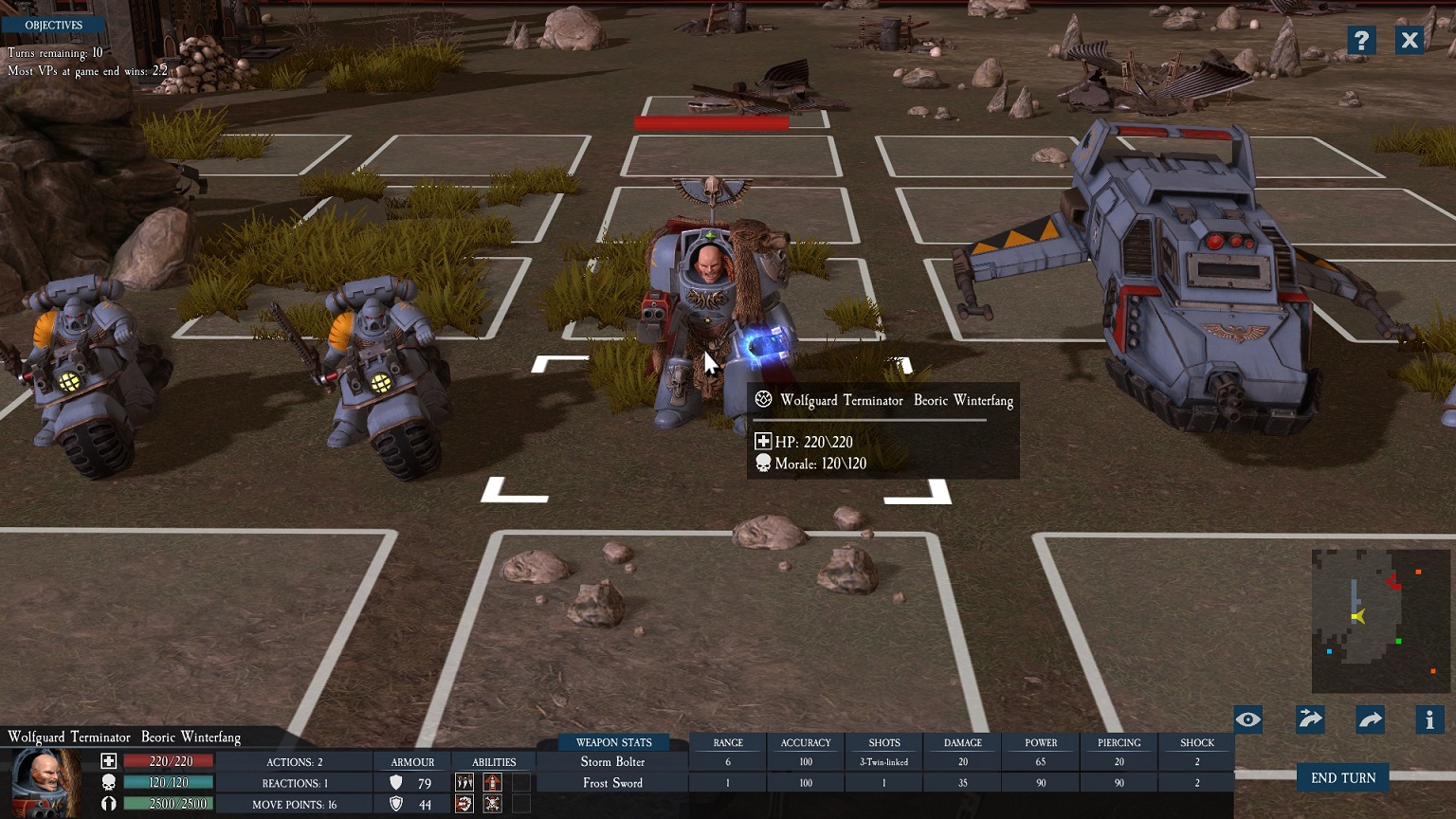Click the single curved arrow button
Viewport: 1456px width, 819px height.
[1371, 719]
